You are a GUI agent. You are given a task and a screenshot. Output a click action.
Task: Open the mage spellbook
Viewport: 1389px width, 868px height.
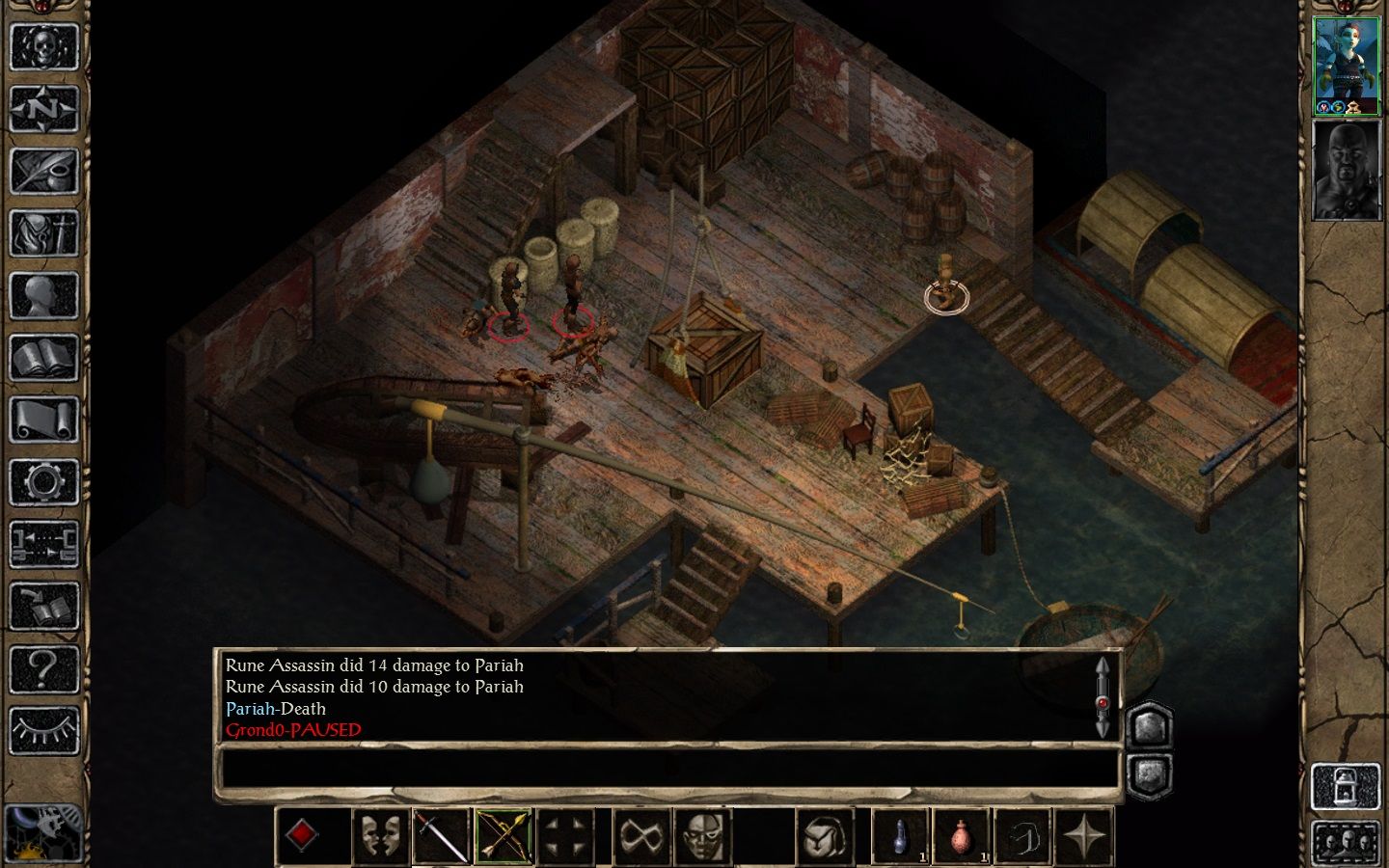(43, 359)
